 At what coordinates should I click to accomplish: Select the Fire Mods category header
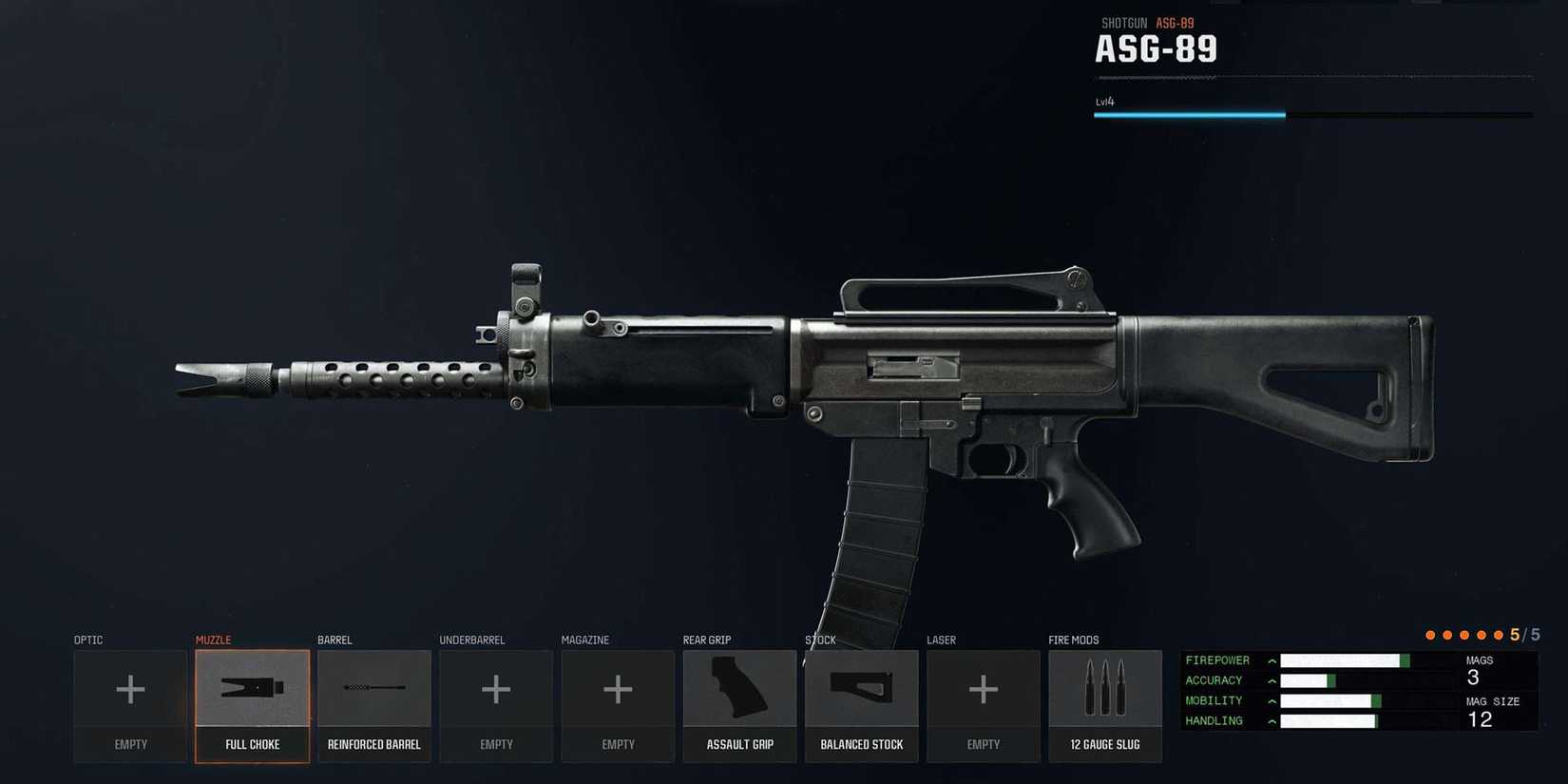point(1073,640)
